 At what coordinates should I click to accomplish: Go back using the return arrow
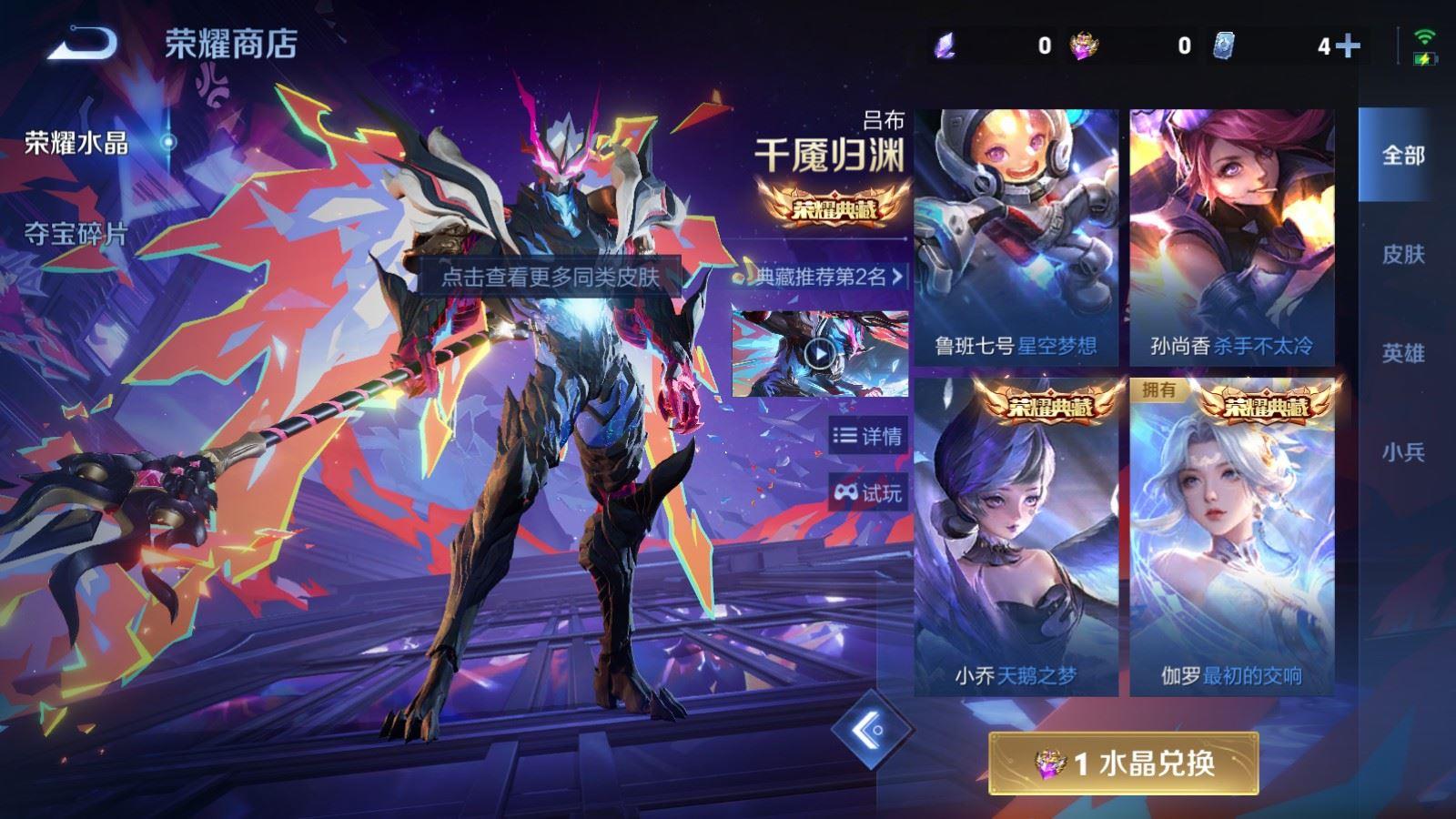click(x=83, y=43)
